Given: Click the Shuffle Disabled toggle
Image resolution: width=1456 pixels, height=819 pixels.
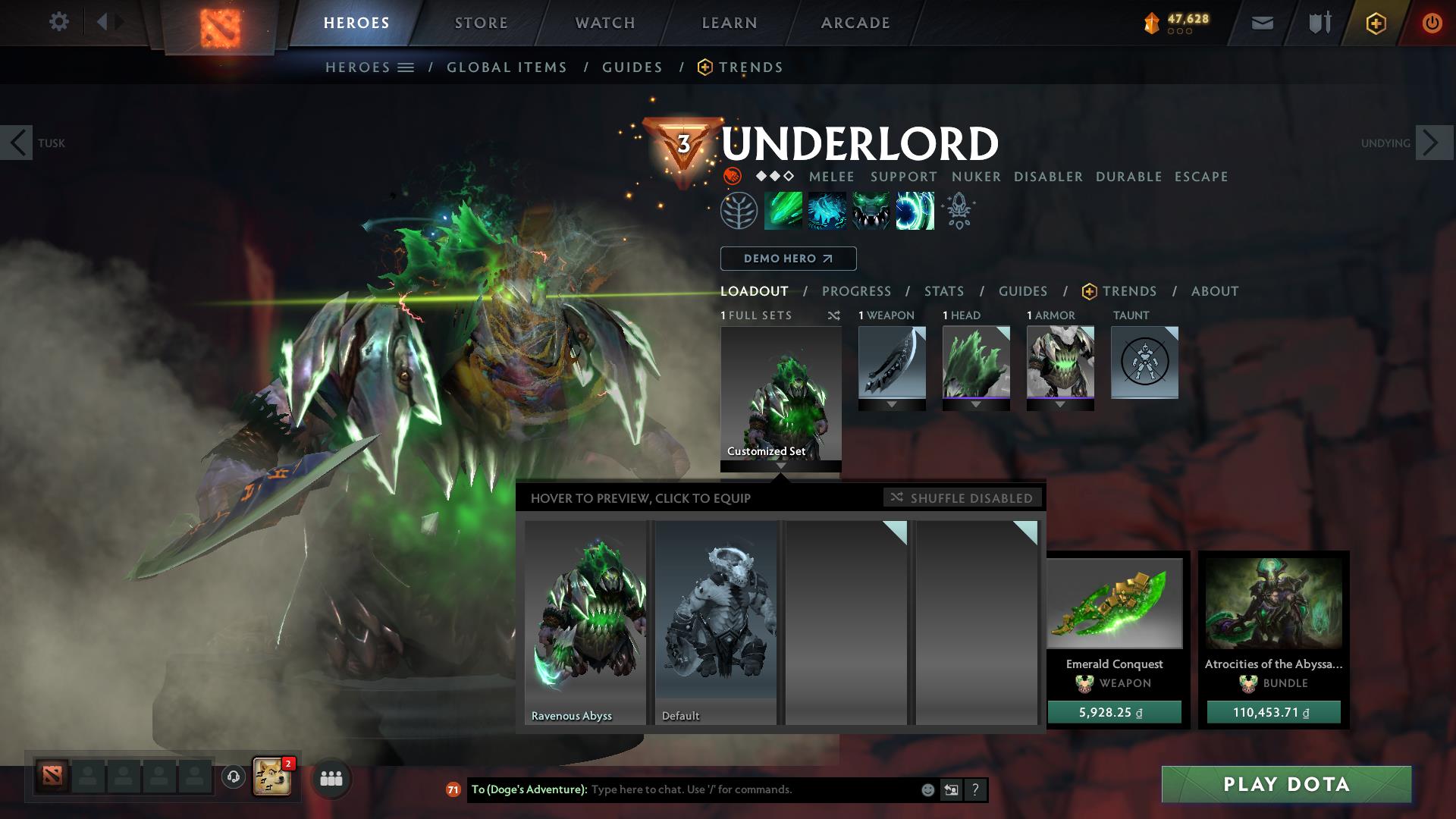Looking at the screenshot, I should click(x=962, y=498).
